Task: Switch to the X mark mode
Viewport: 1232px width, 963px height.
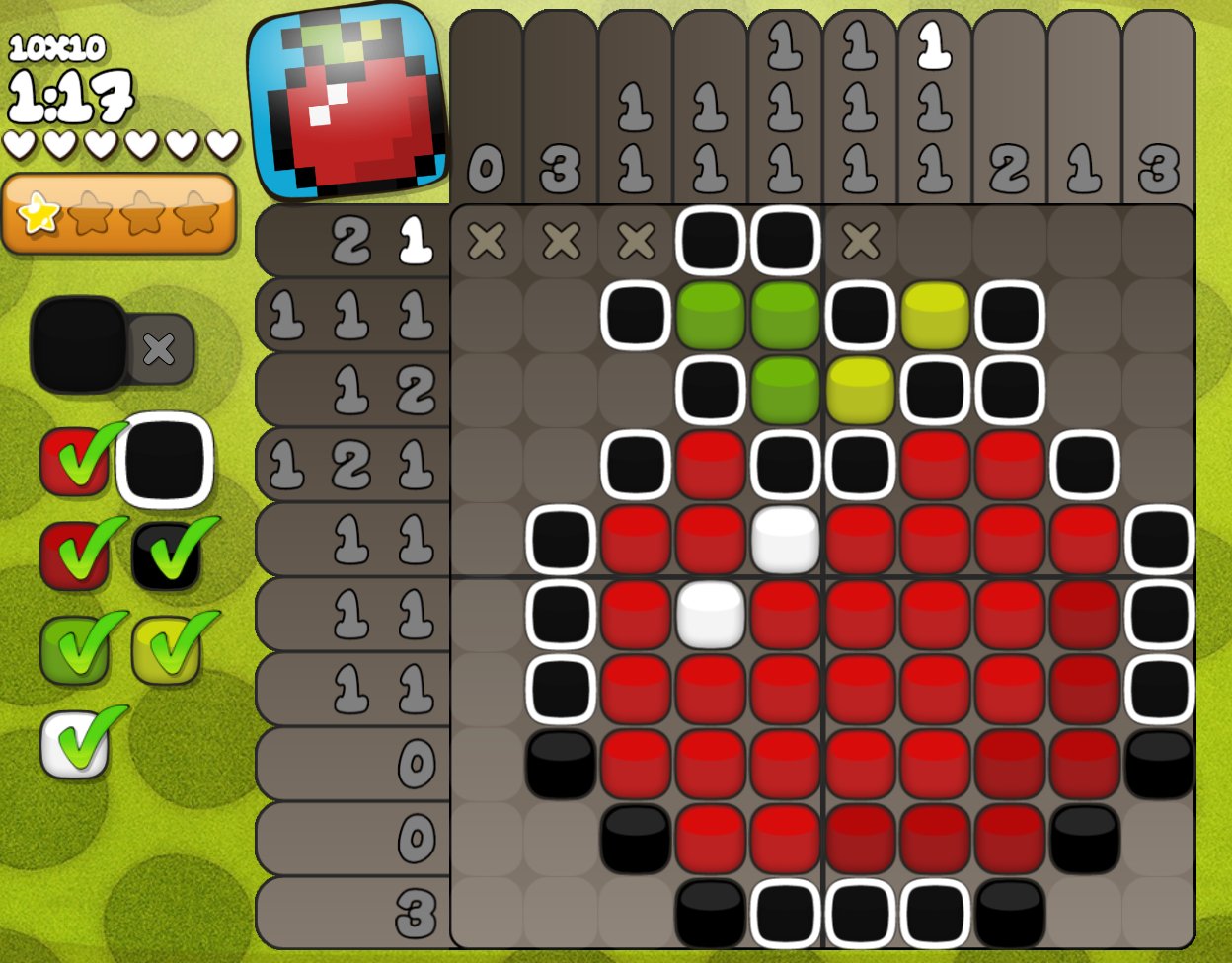Action: pos(160,348)
